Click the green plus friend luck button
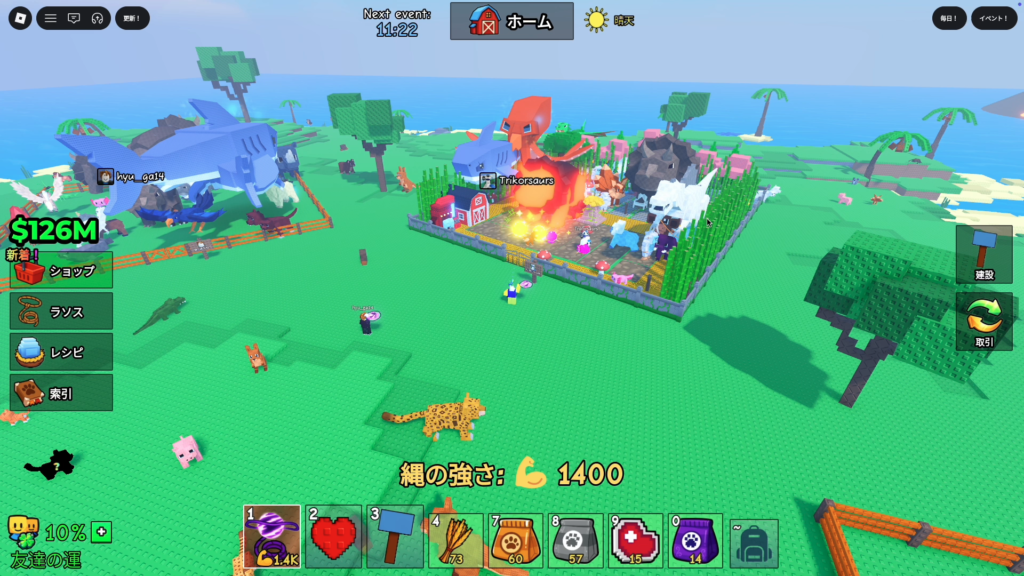 click(101, 532)
